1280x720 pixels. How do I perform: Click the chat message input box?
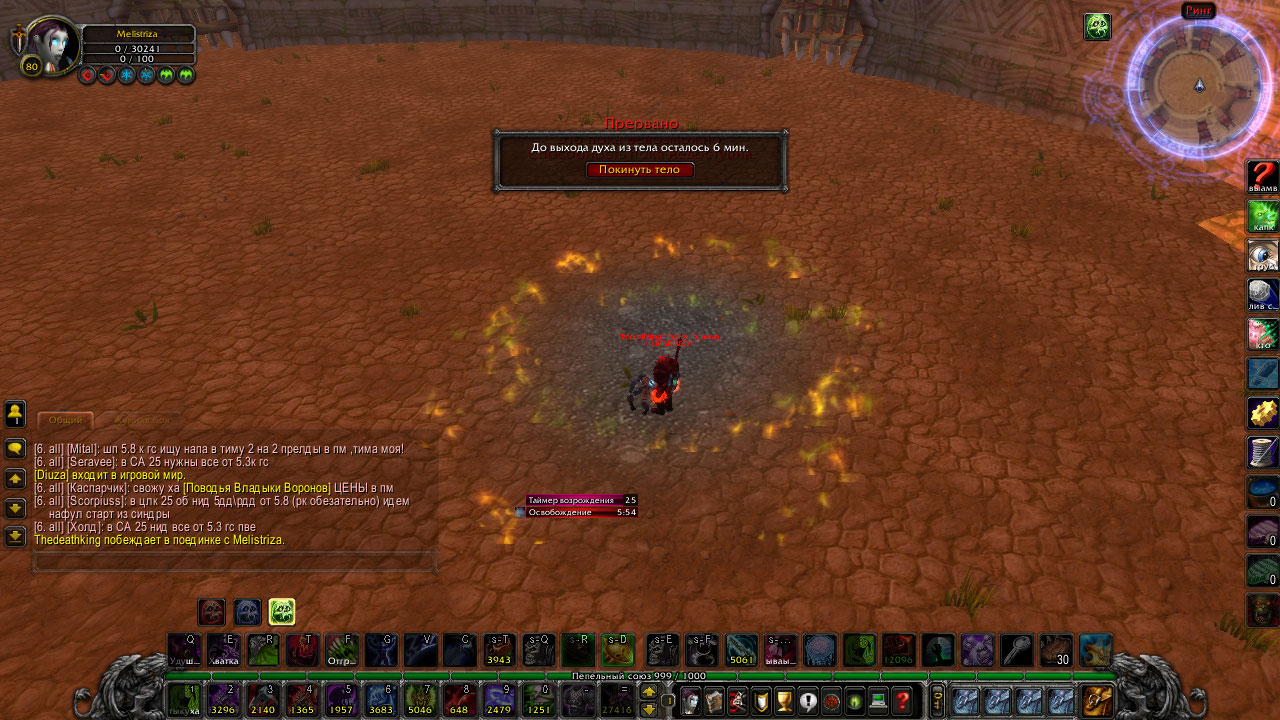(x=235, y=563)
